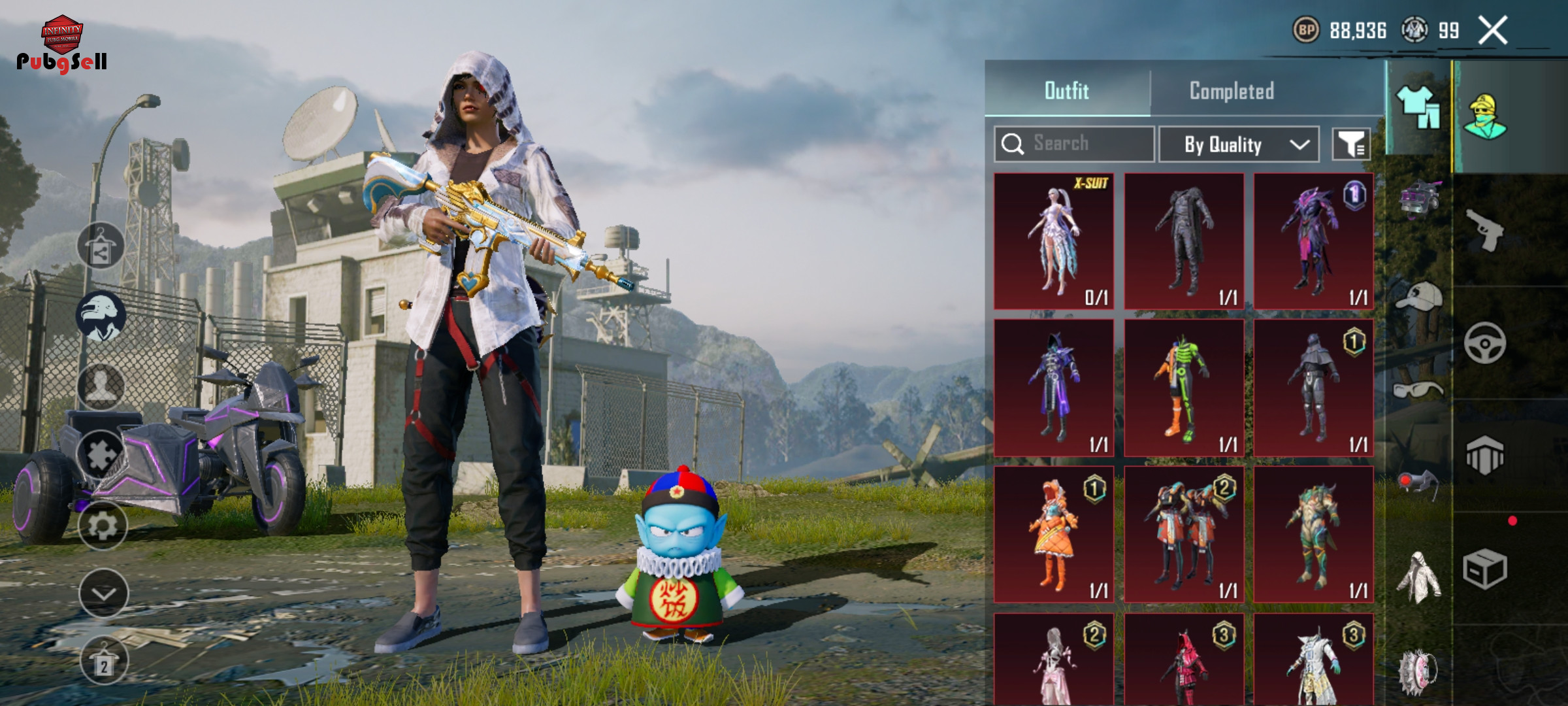Open the funnel filter options

(1351, 144)
